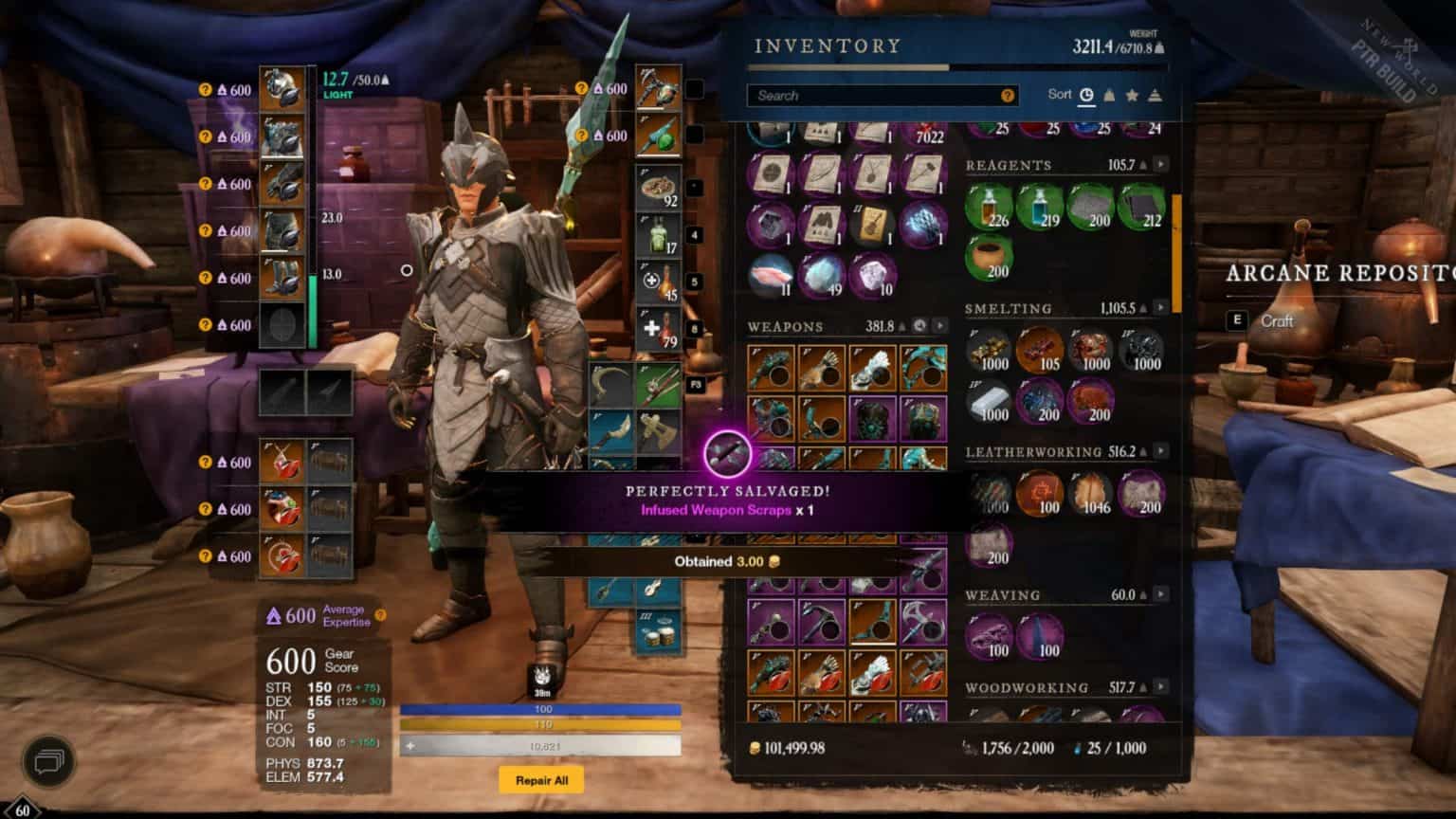Sort inventory by weight using the triangle icon

(x=1109, y=94)
